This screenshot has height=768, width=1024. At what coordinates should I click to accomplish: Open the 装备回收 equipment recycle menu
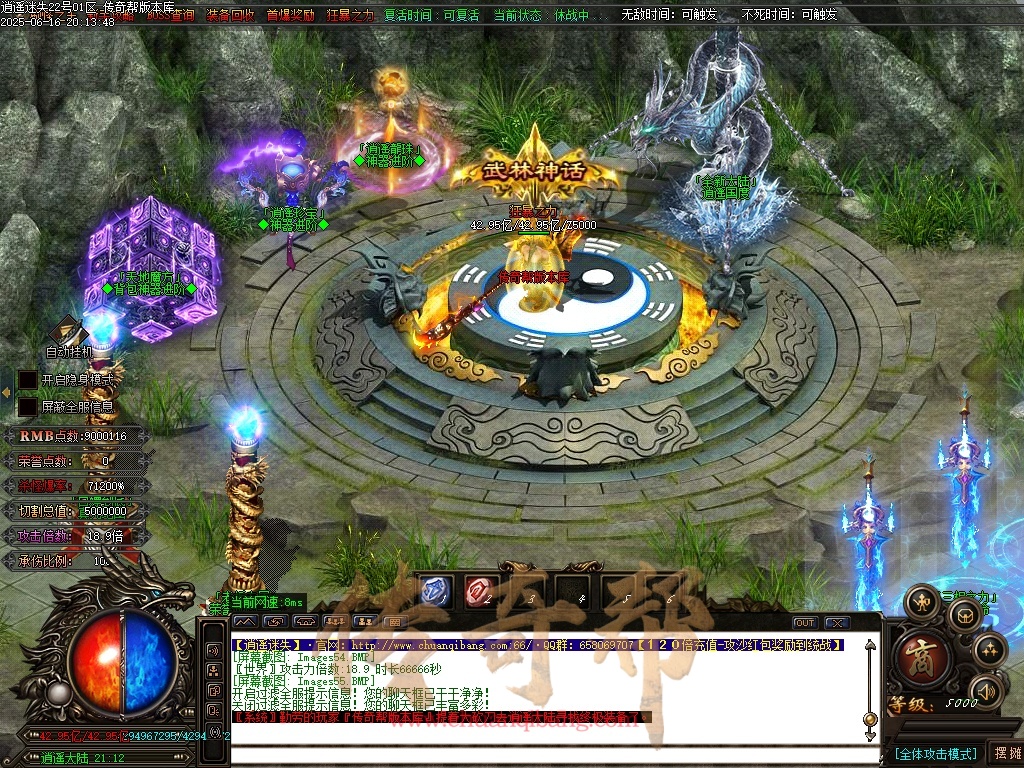pos(230,15)
